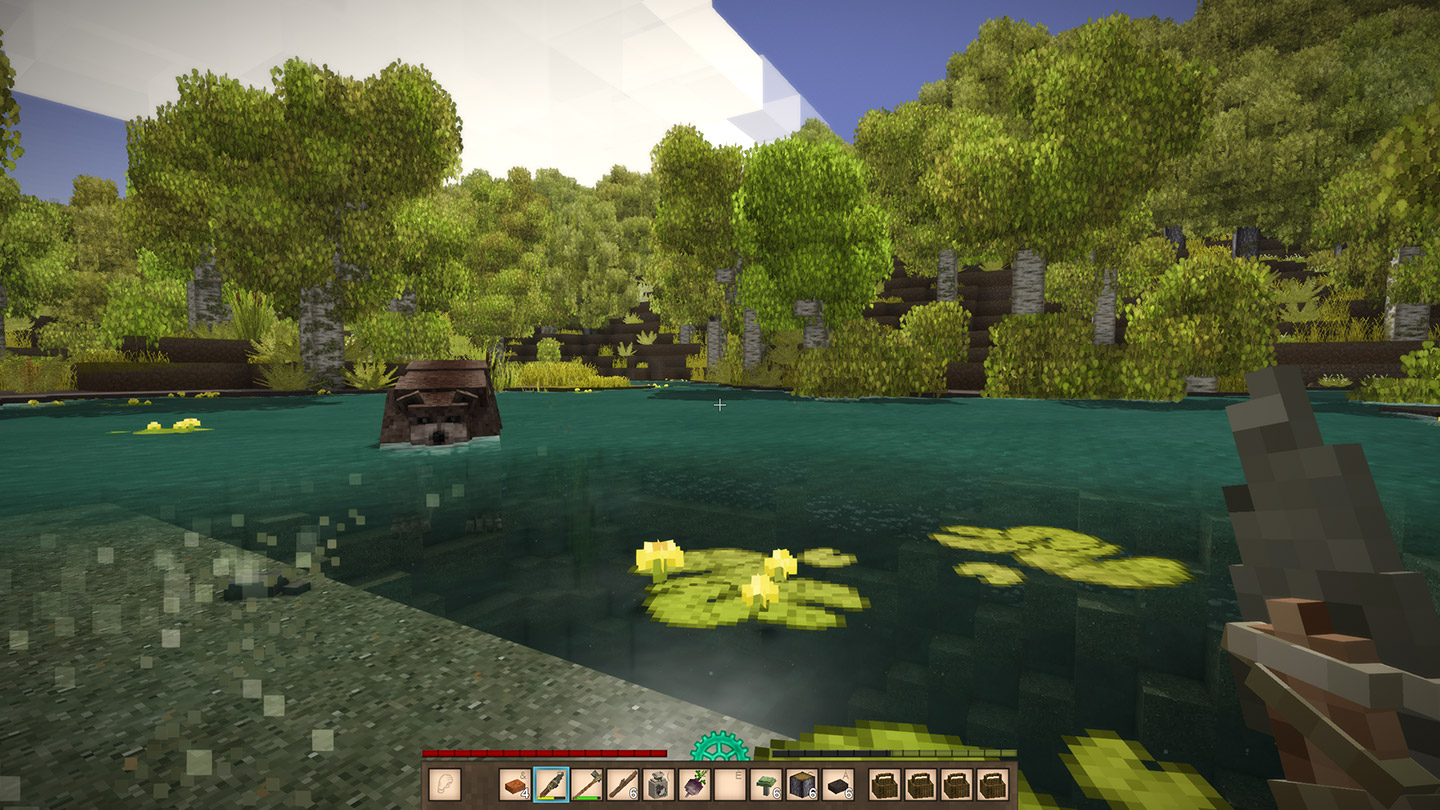
Task: Pick the purple turnip in the hotbar
Action: [695, 784]
